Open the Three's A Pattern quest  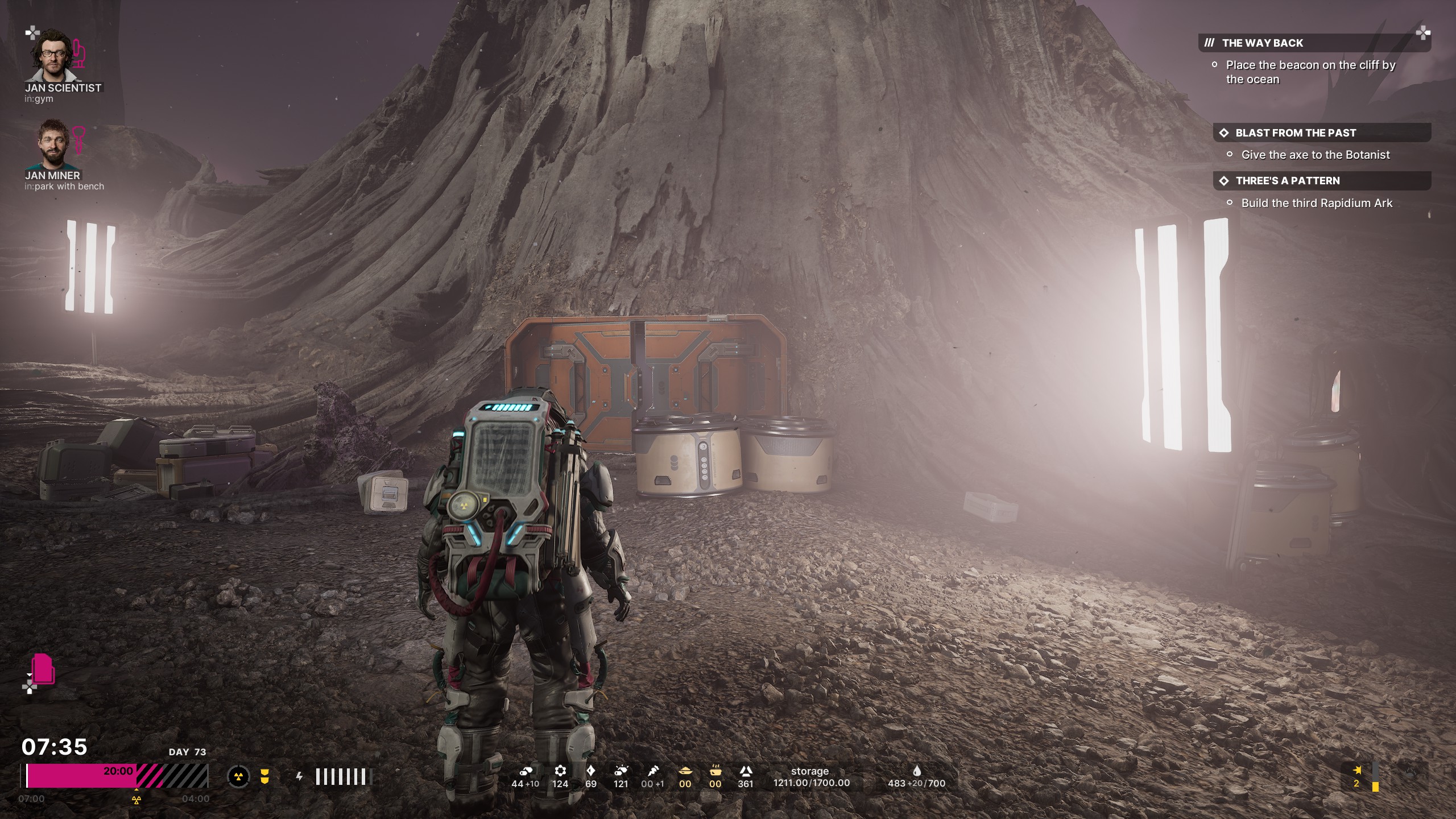coord(1287,181)
